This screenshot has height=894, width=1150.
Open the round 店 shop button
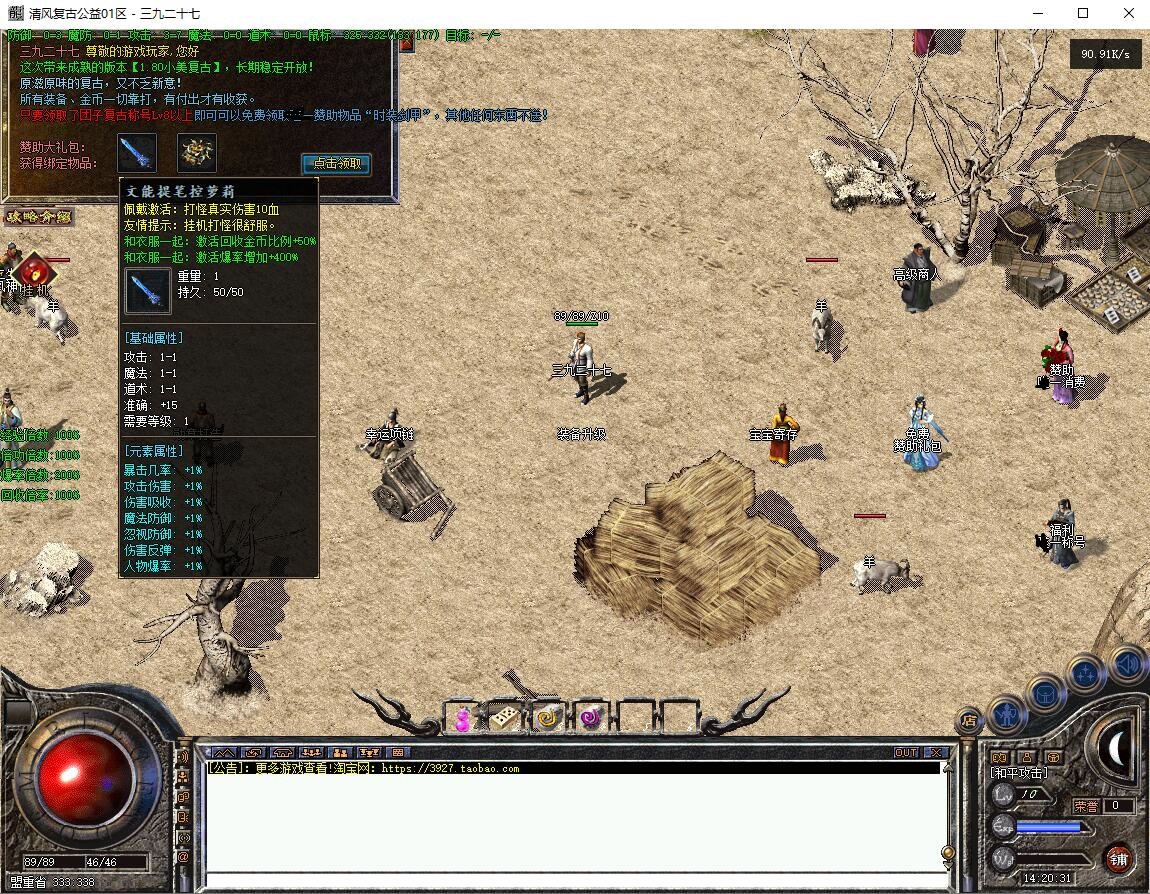967,720
